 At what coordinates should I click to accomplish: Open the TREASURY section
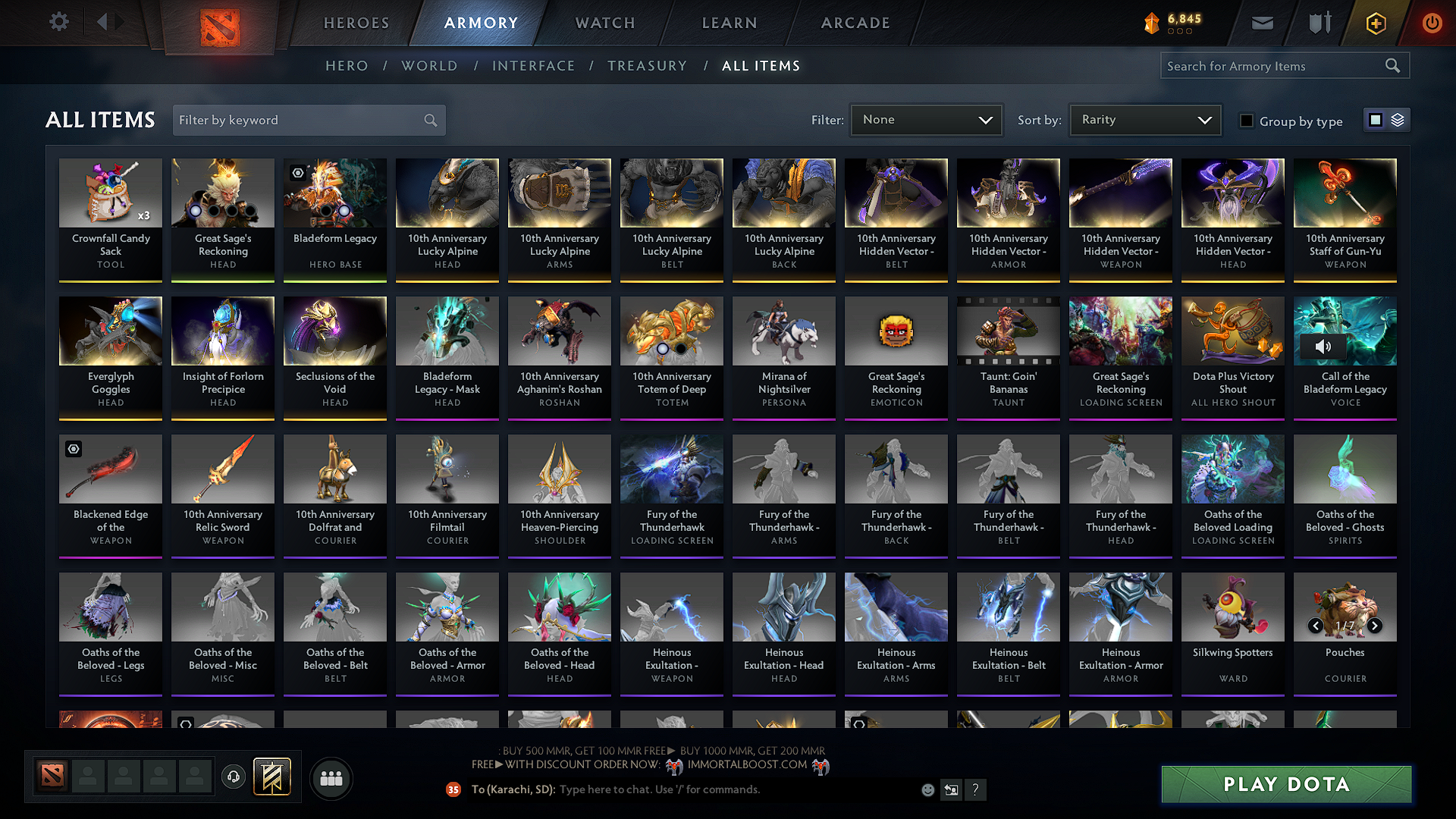pyautogui.click(x=647, y=66)
